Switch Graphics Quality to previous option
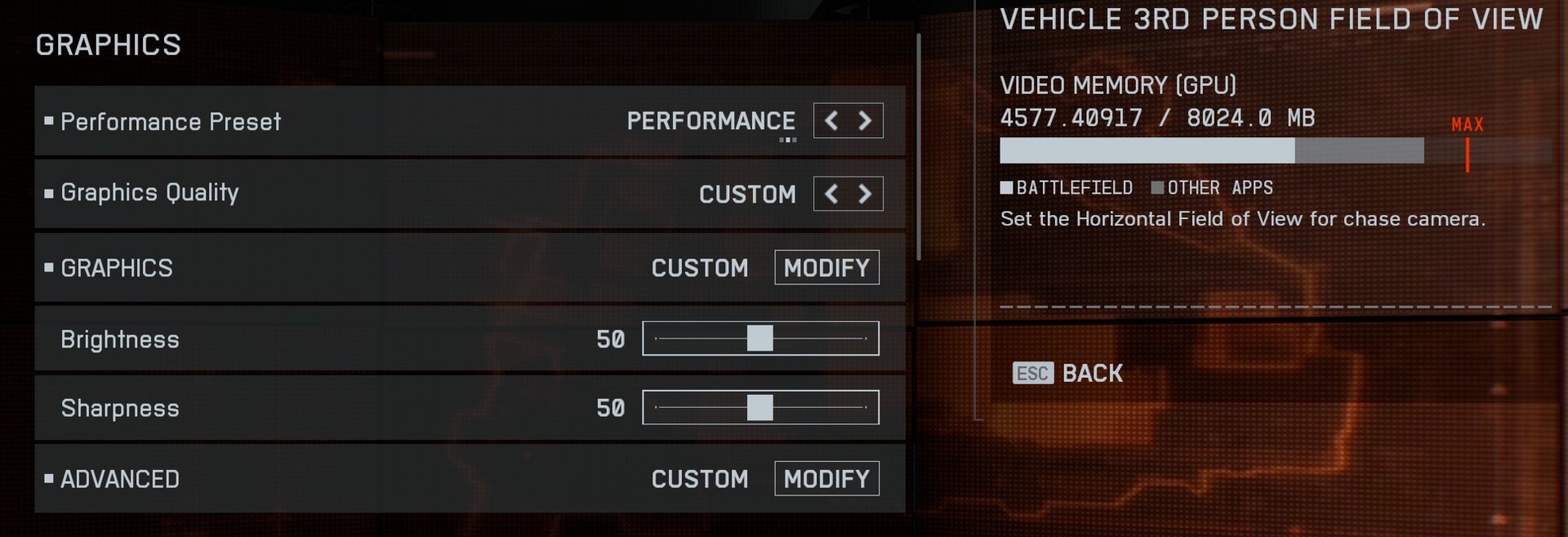Screen dimensions: 1568x537 pyautogui.click(x=831, y=195)
